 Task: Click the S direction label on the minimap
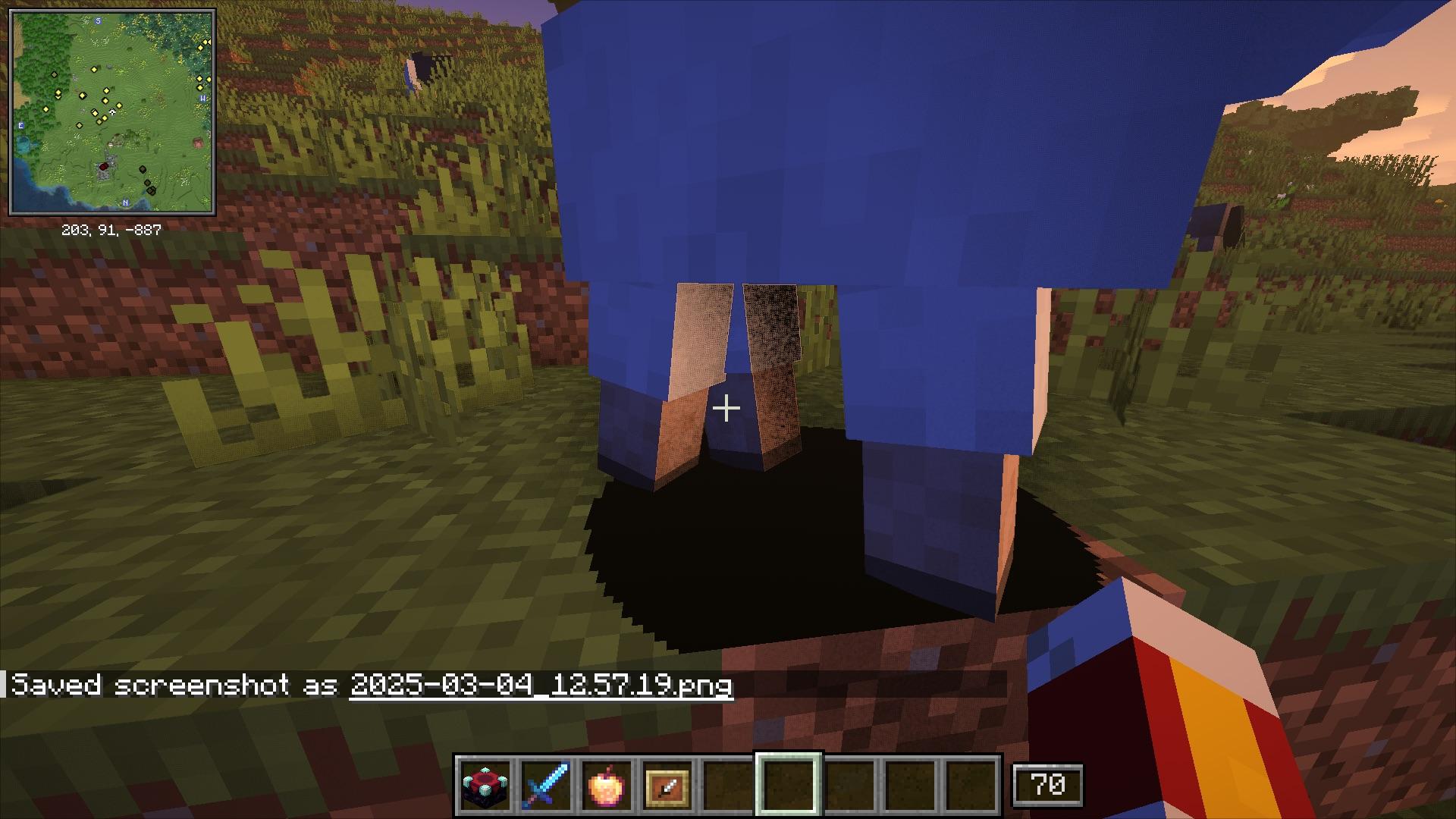(x=98, y=20)
